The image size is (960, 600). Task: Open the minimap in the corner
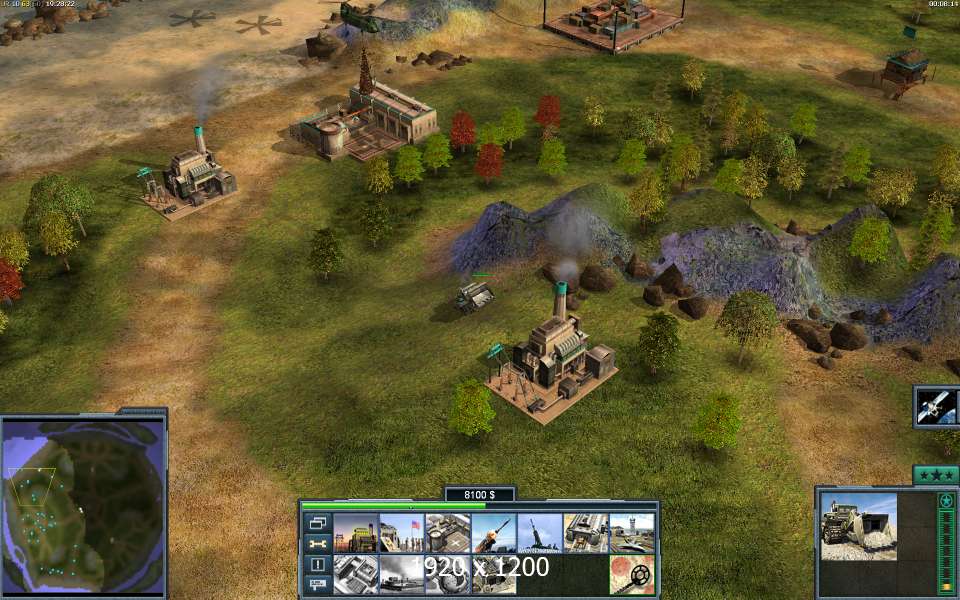click(82, 501)
